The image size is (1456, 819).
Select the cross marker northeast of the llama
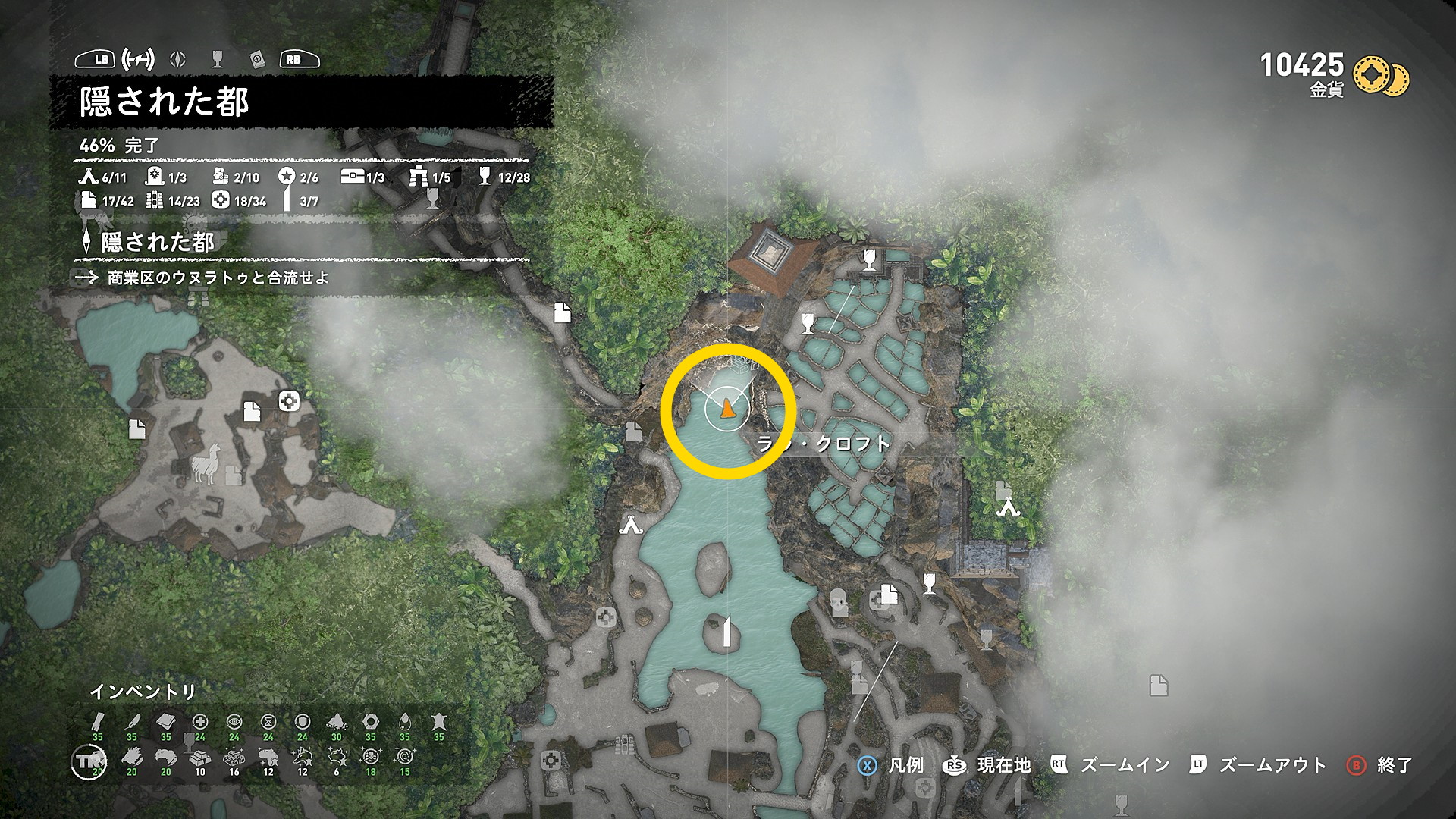(x=288, y=401)
